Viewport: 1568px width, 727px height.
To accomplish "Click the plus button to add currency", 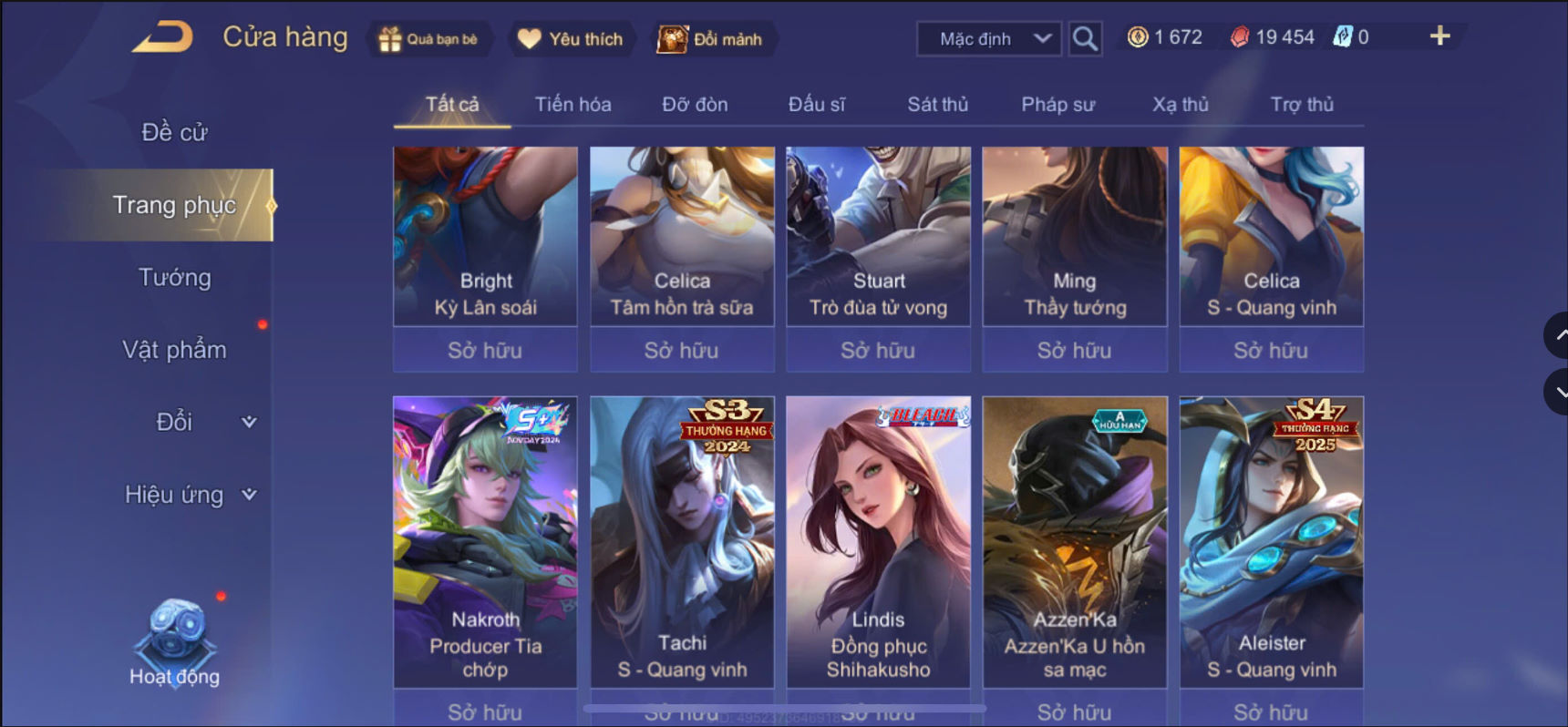I will tap(1440, 36).
